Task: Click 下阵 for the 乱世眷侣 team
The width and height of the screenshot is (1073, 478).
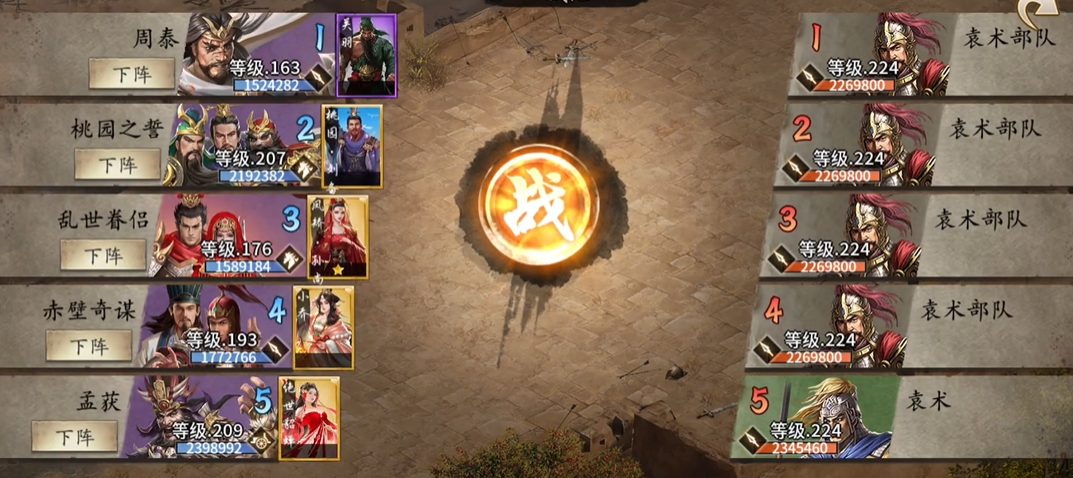Action: [x=103, y=254]
